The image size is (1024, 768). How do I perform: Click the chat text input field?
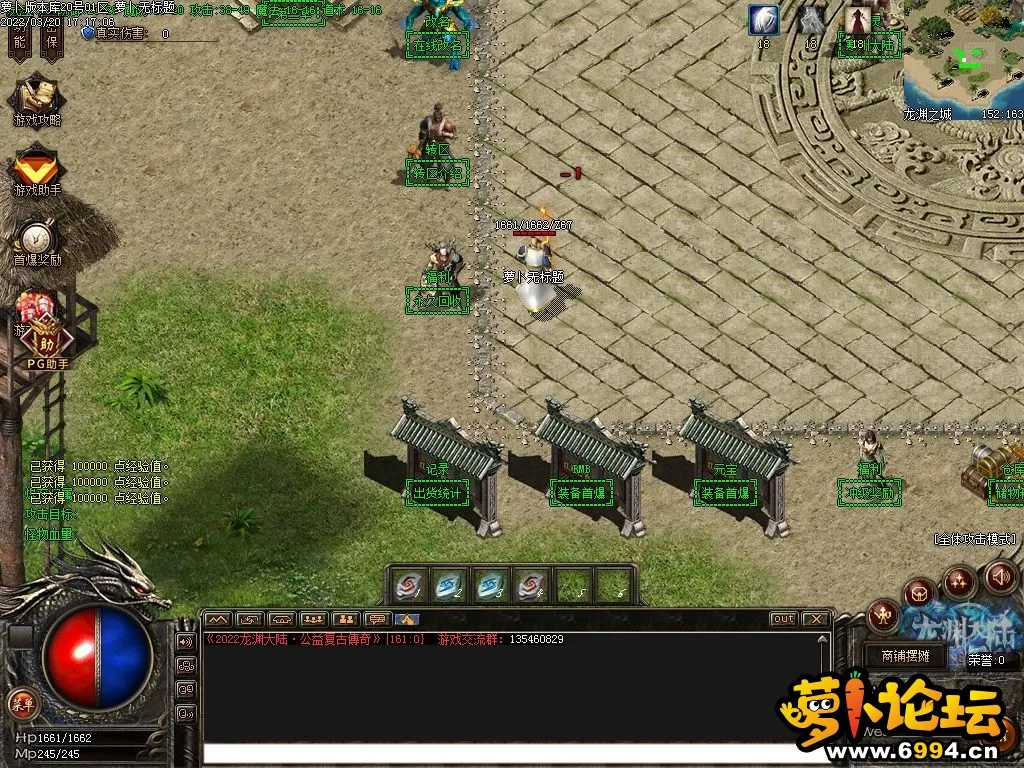coord(500,753)
